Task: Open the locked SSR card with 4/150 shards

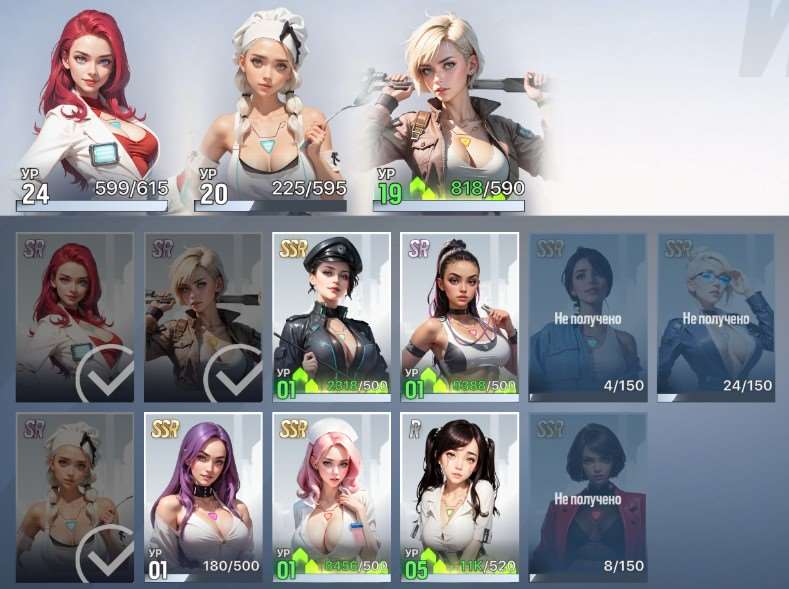Action: pos(587,317)
